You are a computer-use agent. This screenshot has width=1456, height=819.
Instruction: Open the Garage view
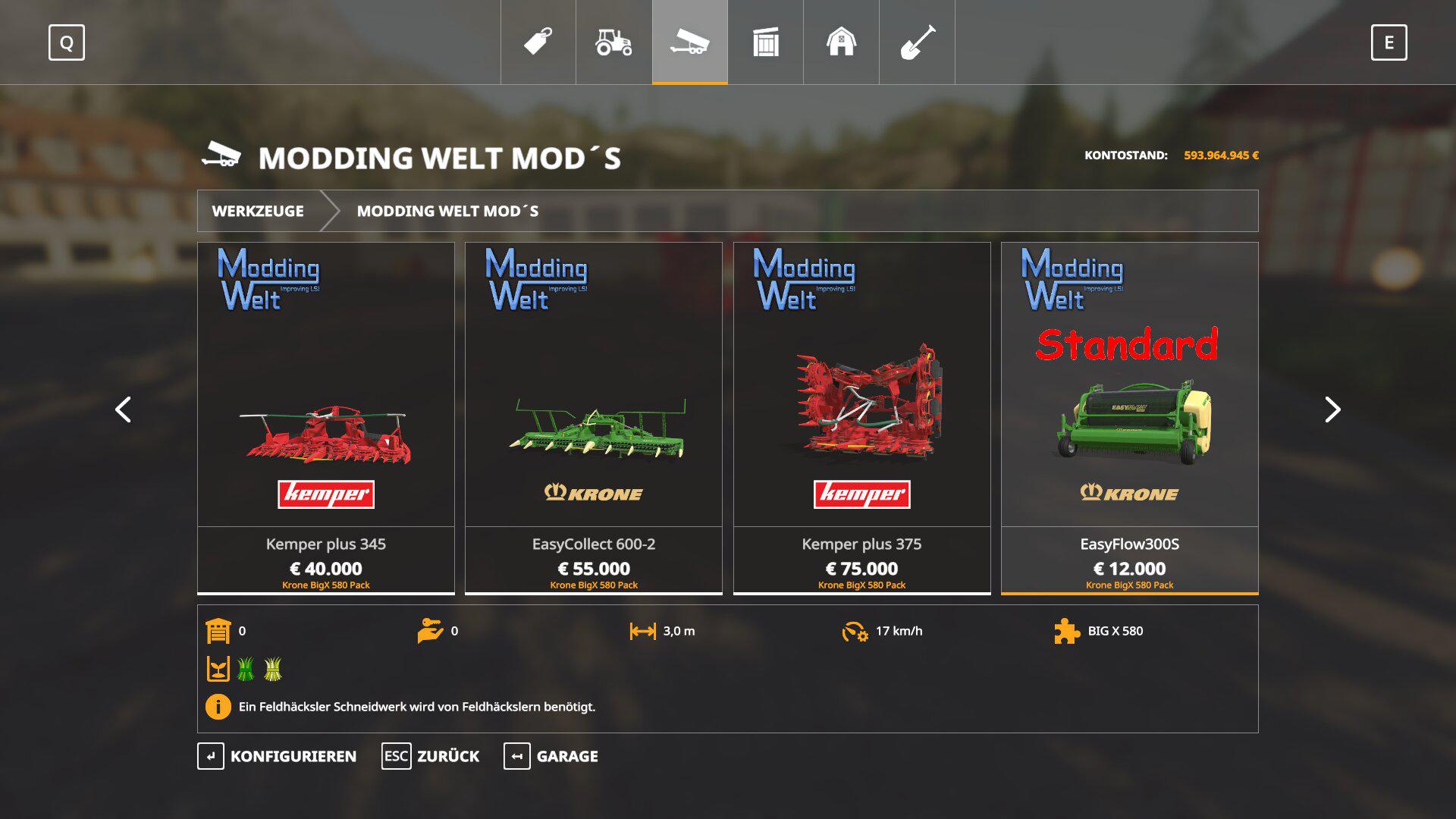(x=551, y=756)
